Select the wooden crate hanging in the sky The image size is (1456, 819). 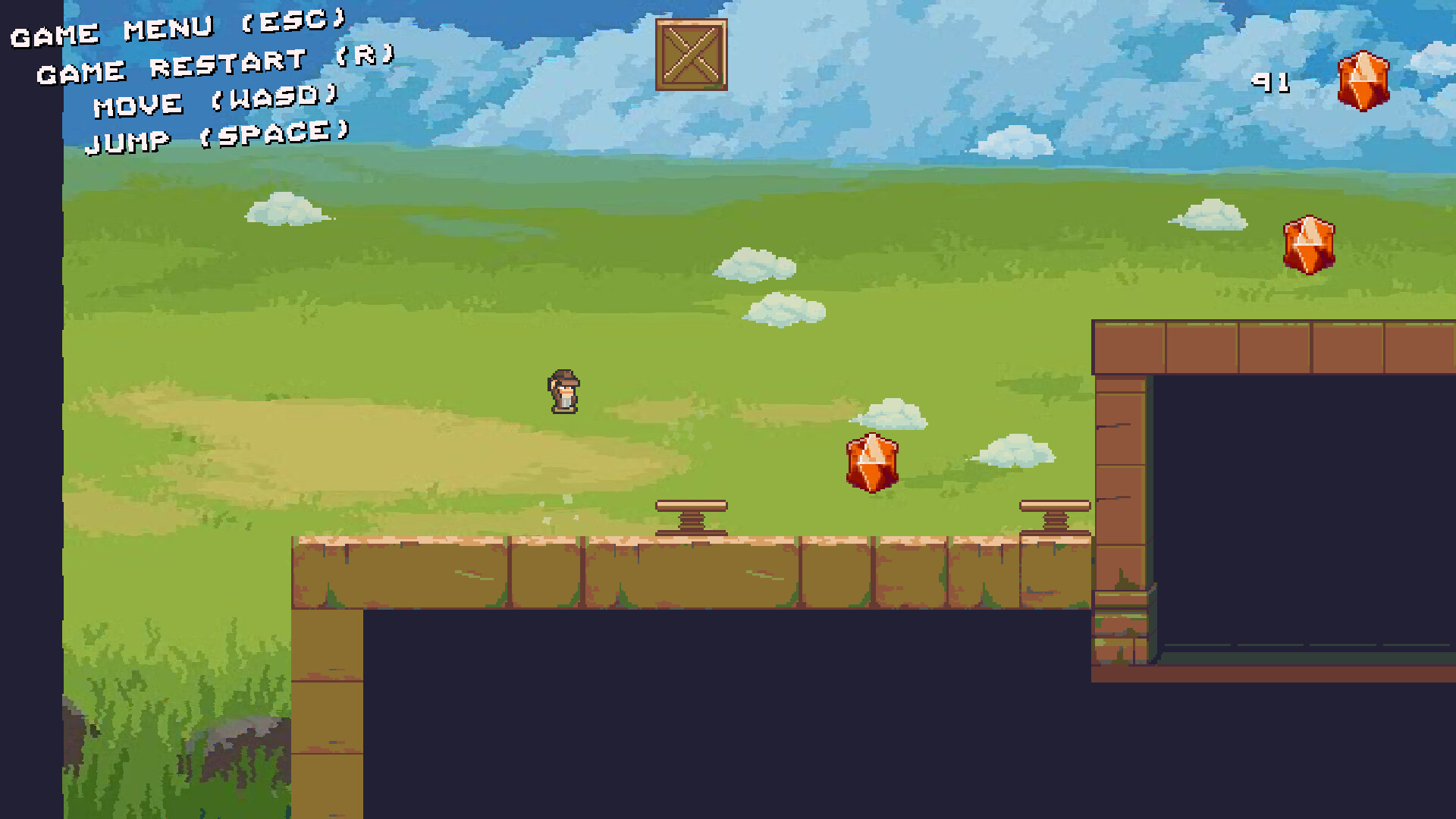(691, 55)
